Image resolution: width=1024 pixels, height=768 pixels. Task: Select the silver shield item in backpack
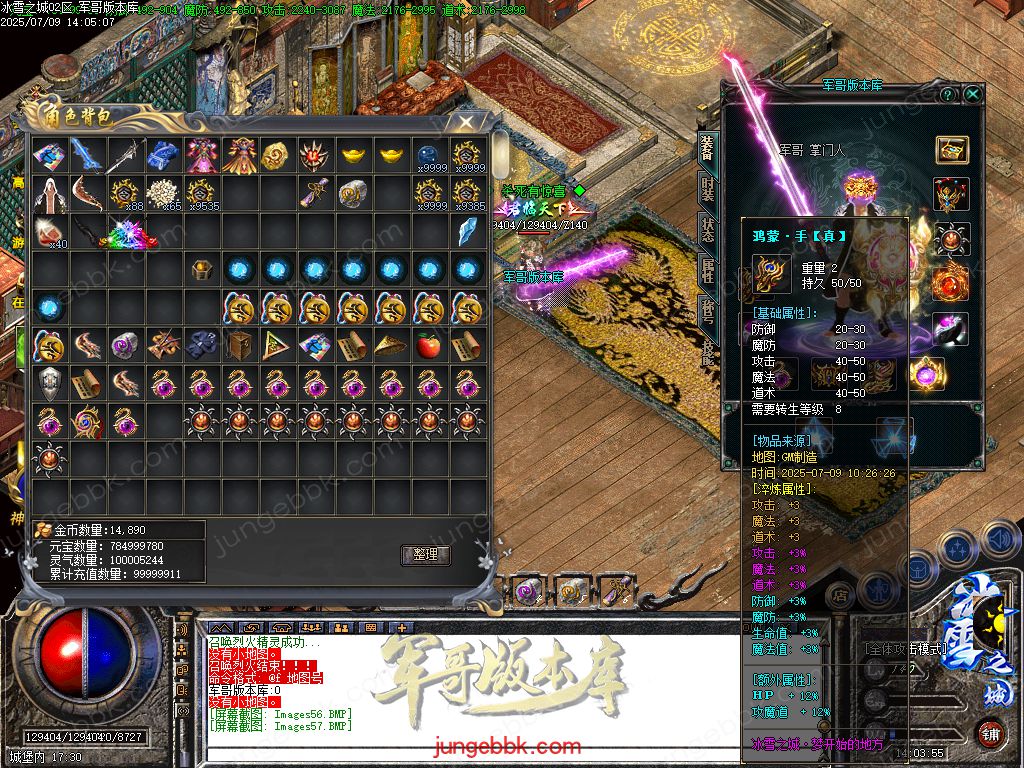pos(50,383)
